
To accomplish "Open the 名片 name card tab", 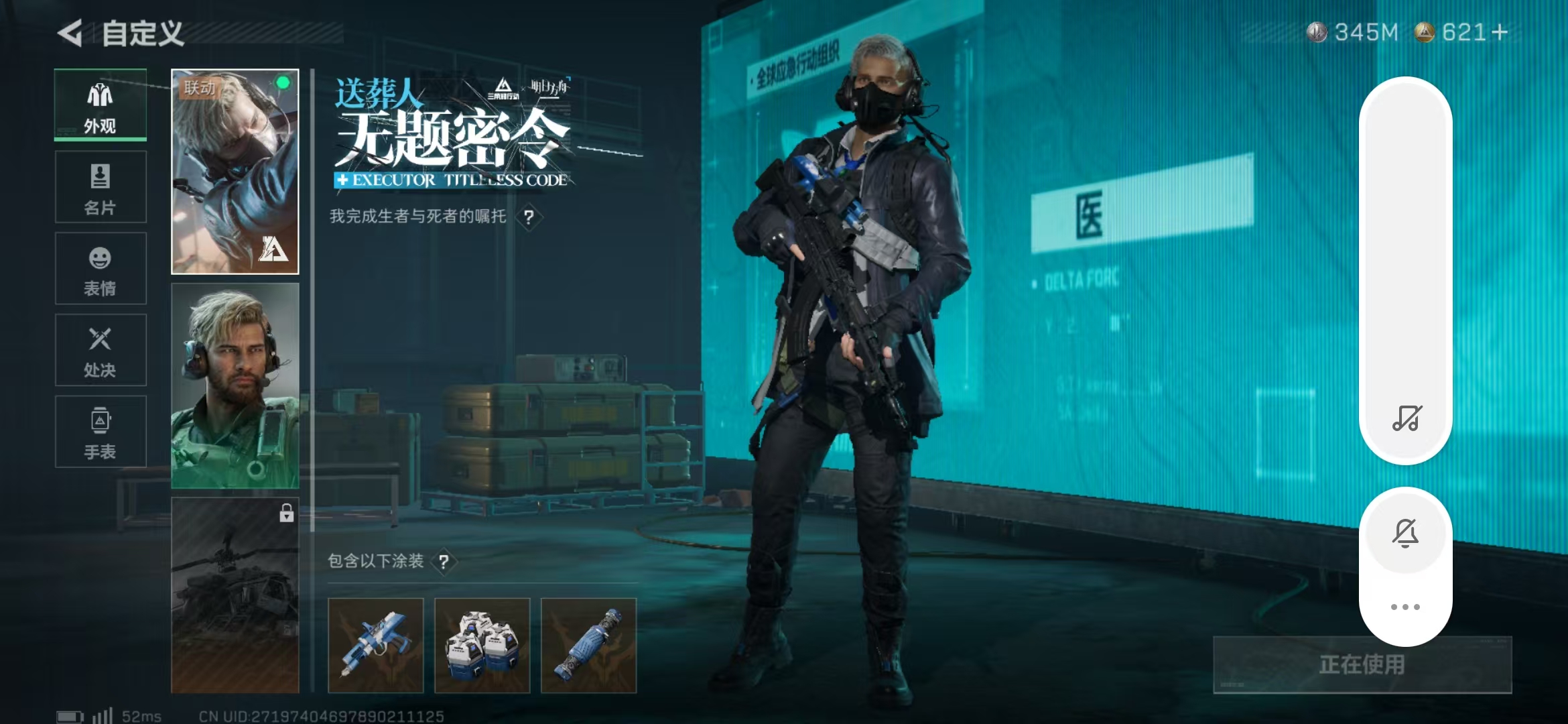I will click(x=101, y=187).
